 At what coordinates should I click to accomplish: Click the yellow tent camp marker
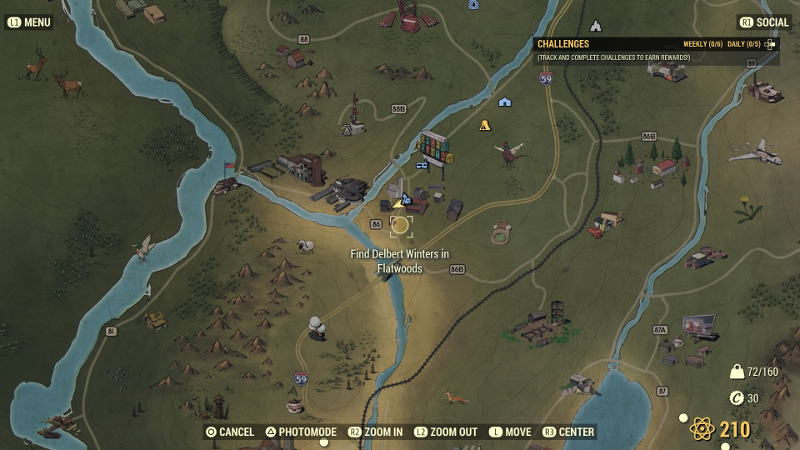pyautogui.click(x=485, y=126)
